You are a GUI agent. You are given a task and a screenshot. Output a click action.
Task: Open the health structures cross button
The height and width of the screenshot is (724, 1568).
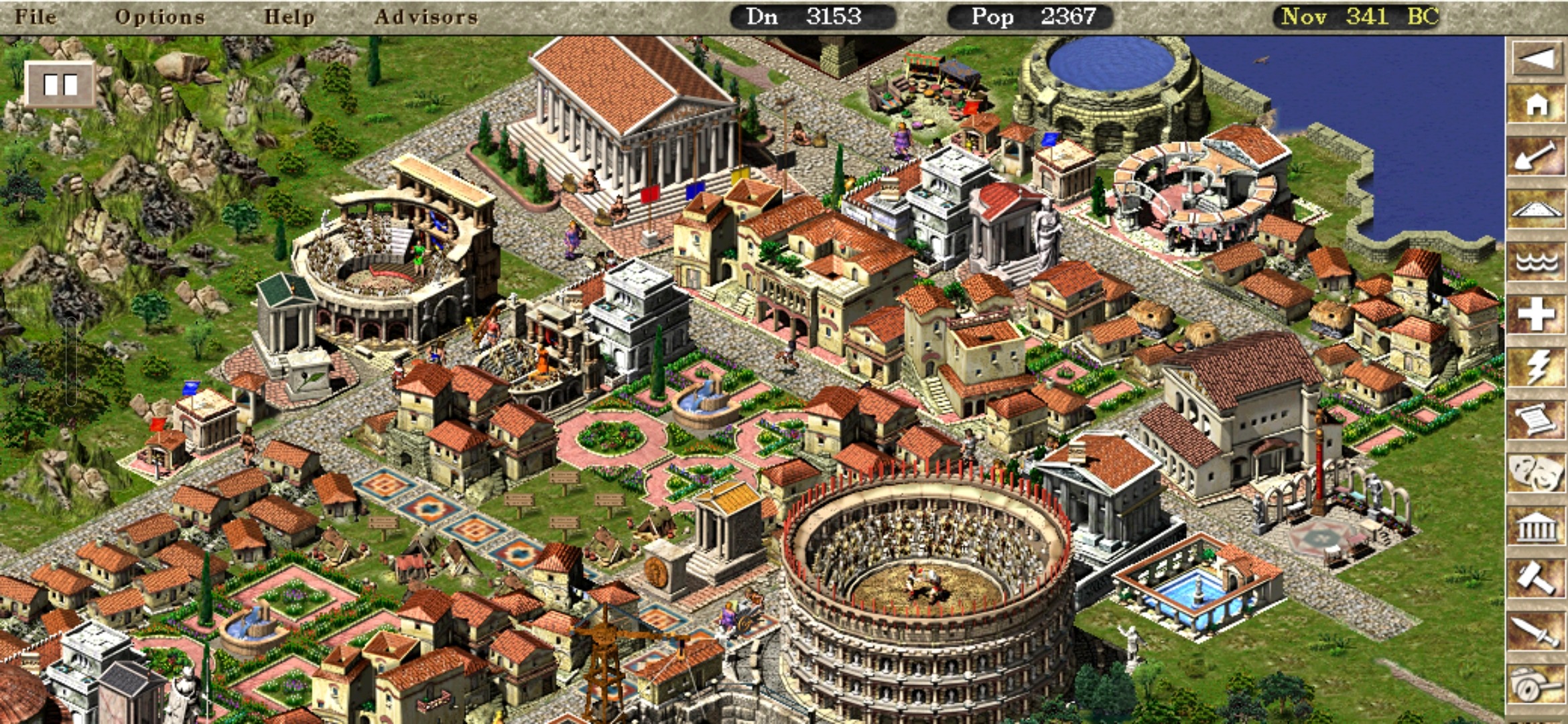[1537, 314]
